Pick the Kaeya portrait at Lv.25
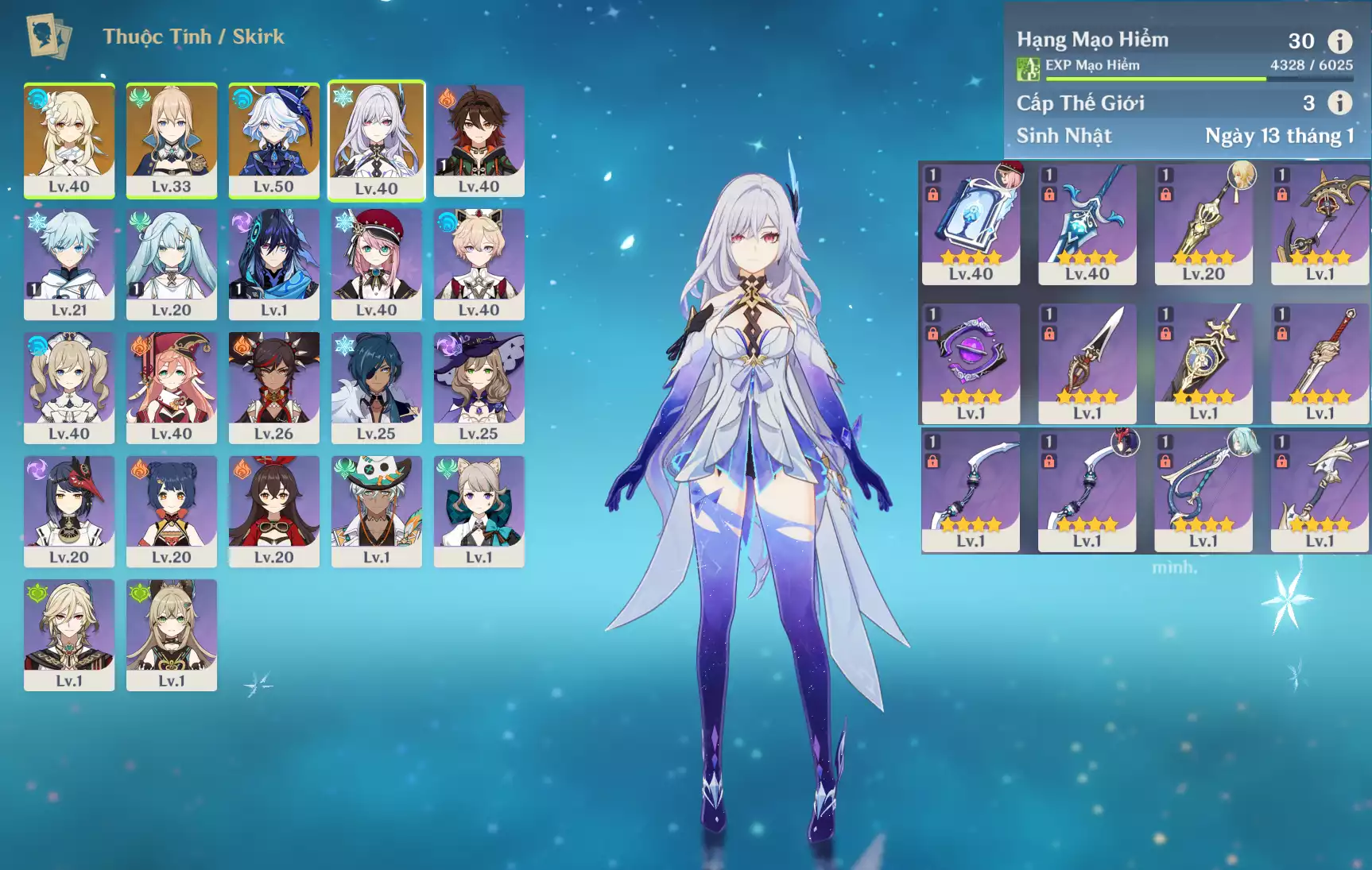 377,387
